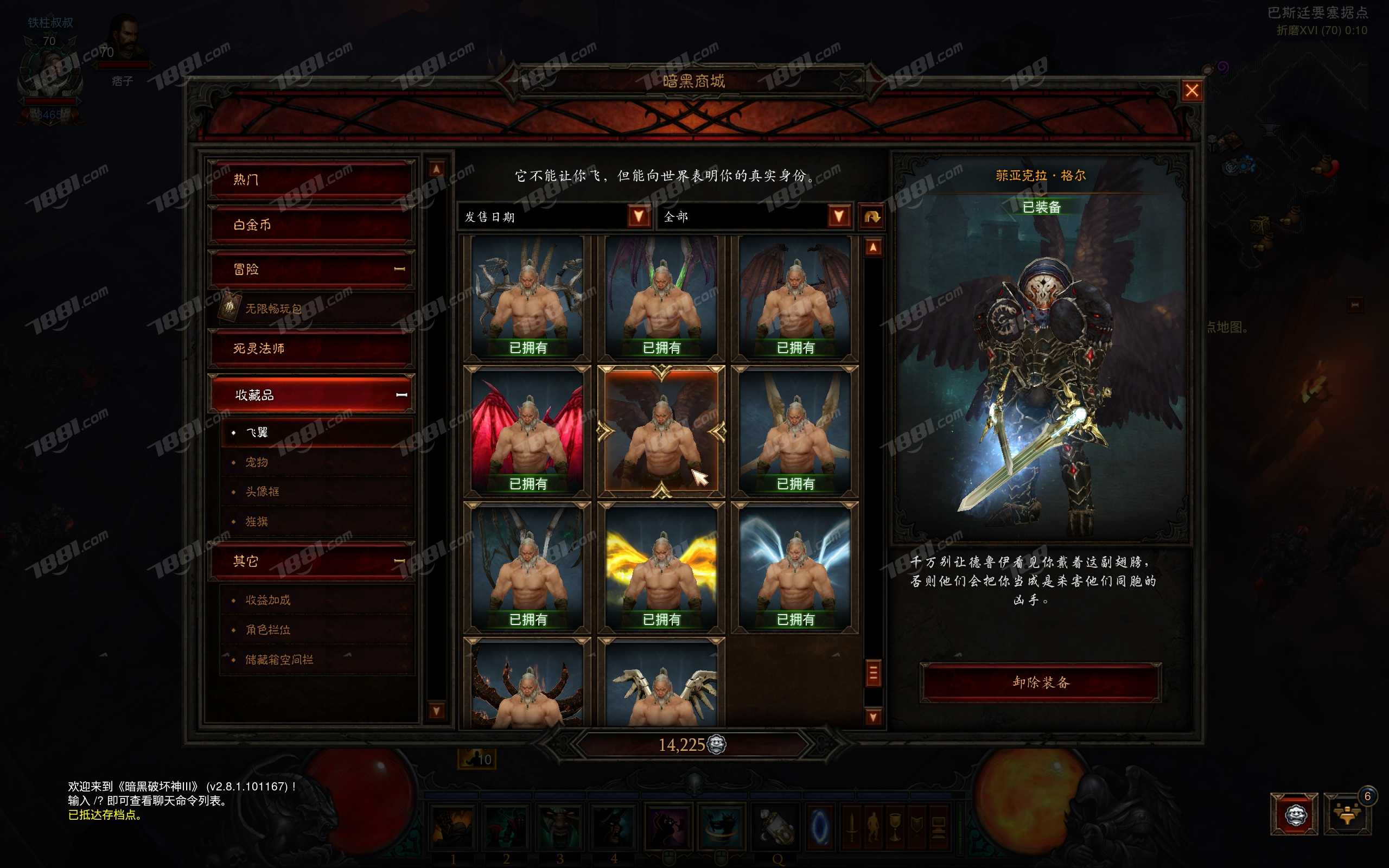
Task: Select the red demon wings thumbnail
Action: tap(527, 431)
